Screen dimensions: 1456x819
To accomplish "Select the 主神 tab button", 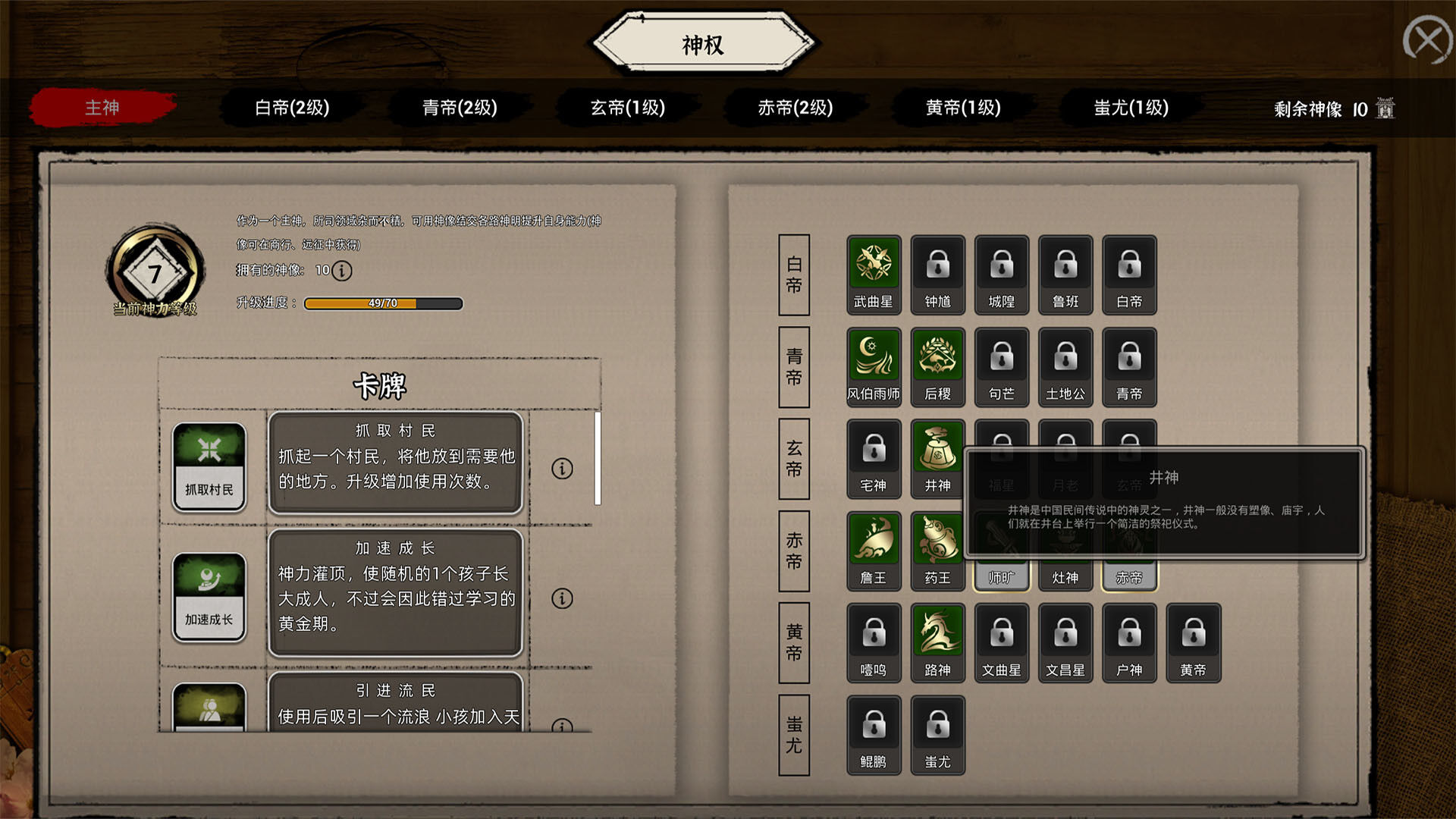I will (101, 108).
